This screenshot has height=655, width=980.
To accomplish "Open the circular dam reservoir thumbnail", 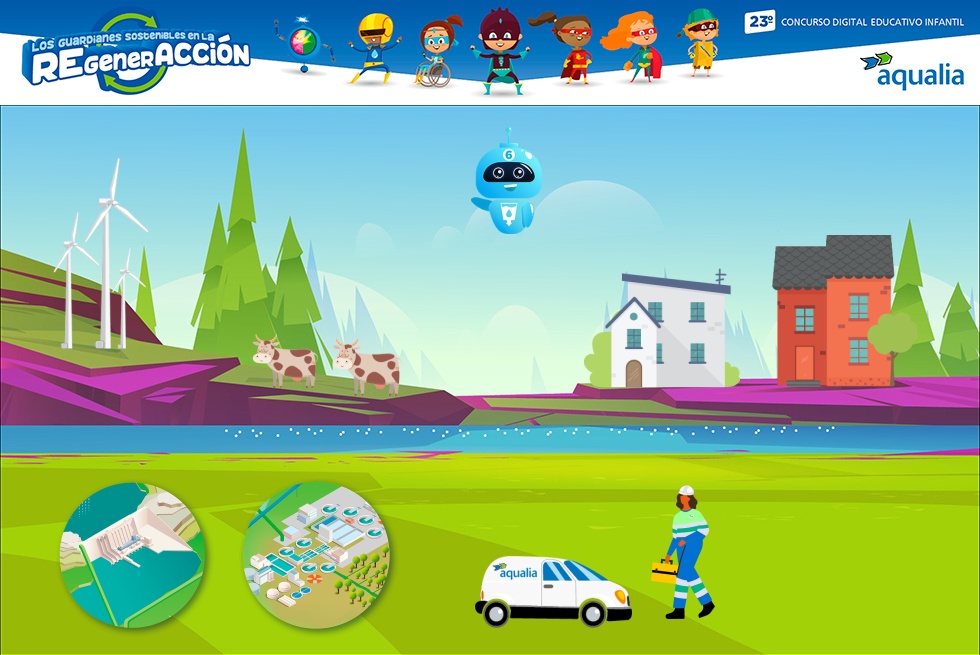I will (133, 555).
